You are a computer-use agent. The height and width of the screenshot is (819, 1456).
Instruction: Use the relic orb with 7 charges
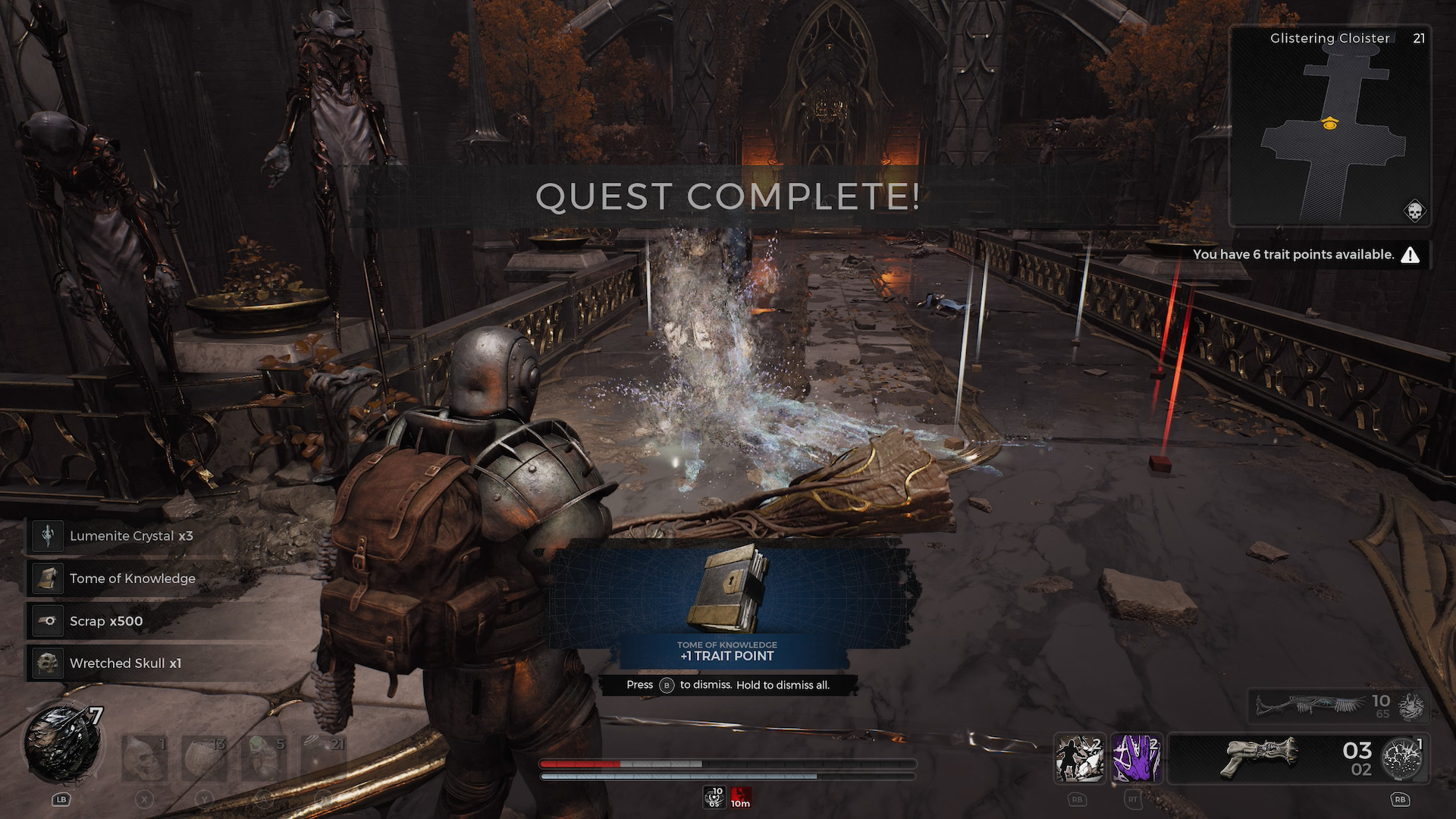click(63, 745)
